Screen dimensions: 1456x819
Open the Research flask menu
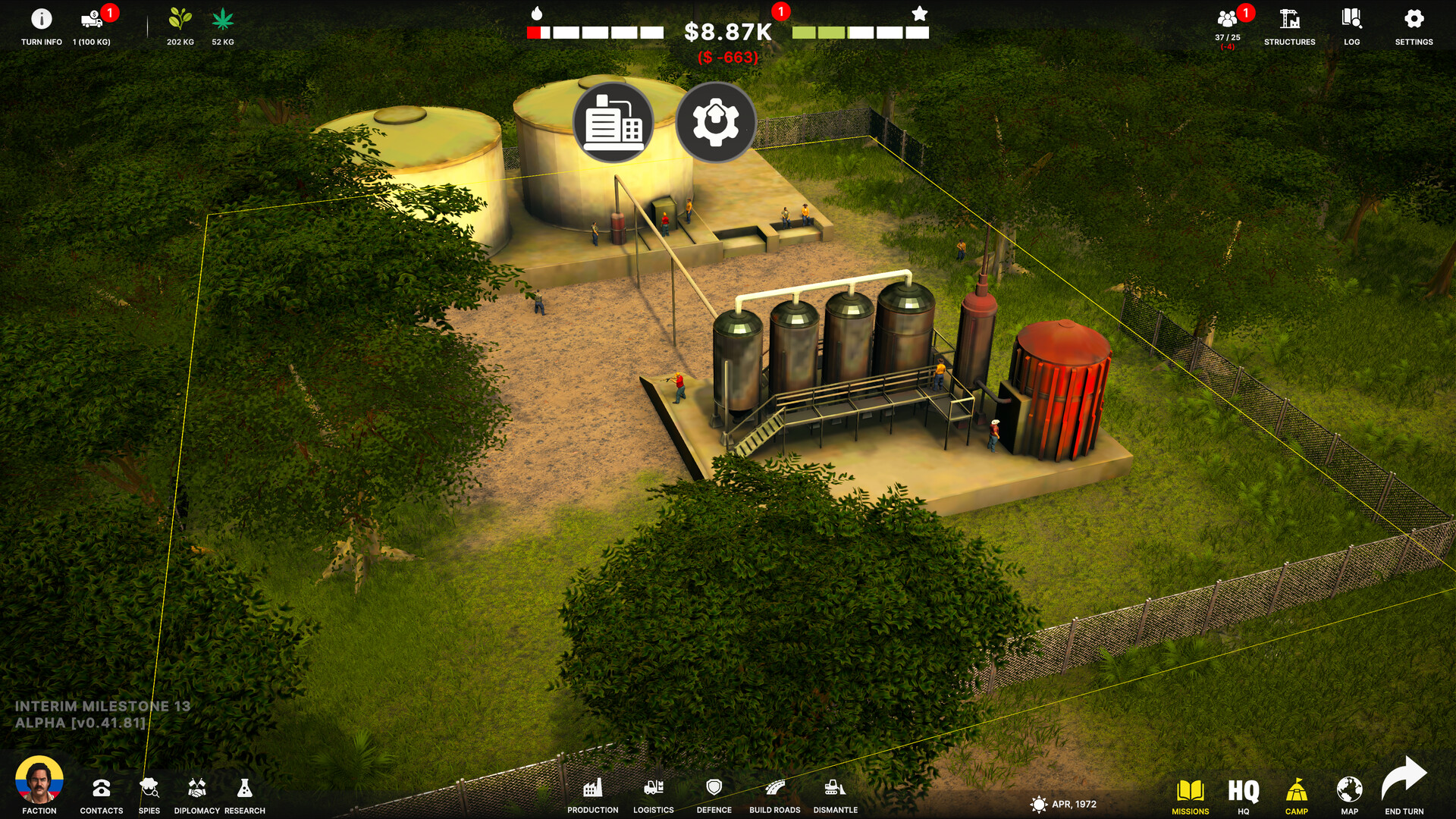pyautogui.click(x=244, y=790)
